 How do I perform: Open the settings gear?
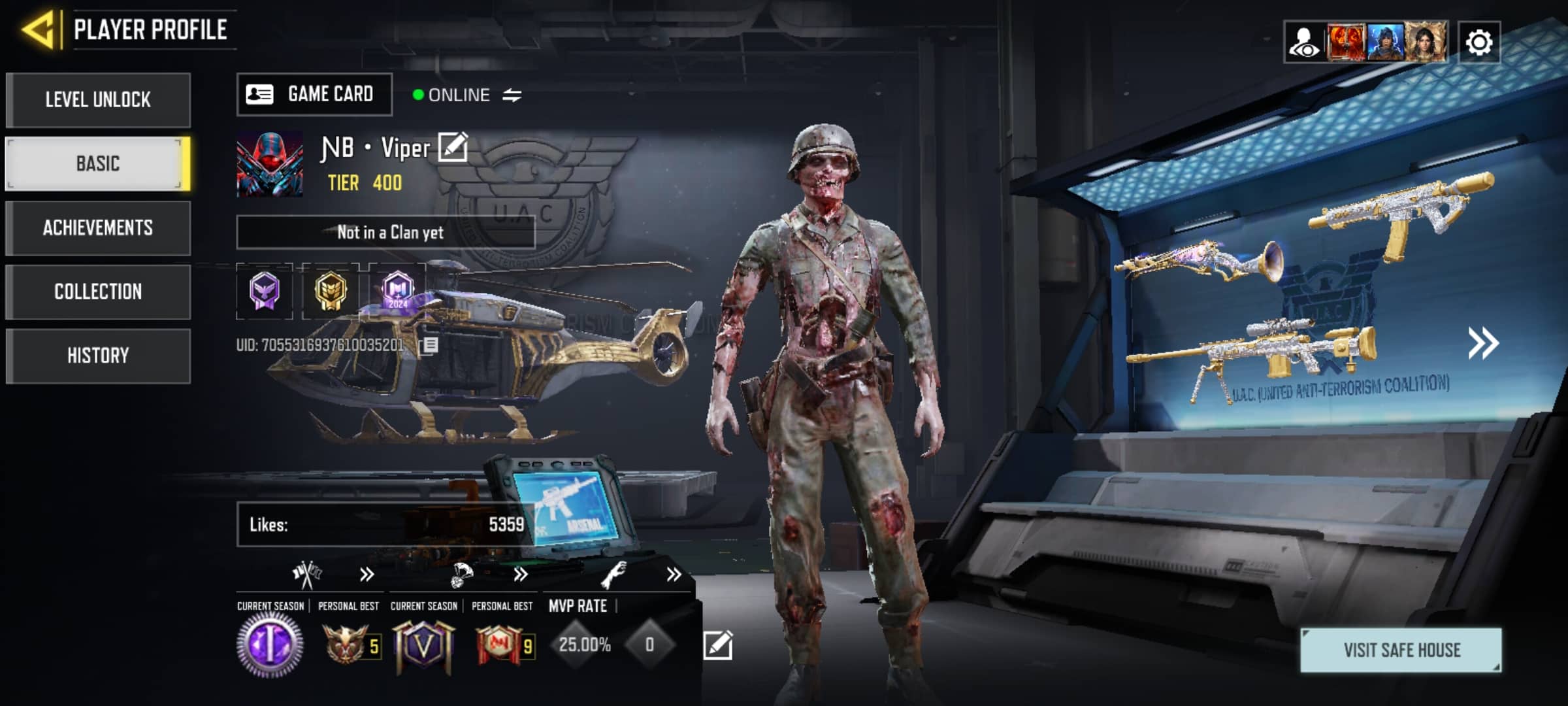click(x=1479, y=43)
